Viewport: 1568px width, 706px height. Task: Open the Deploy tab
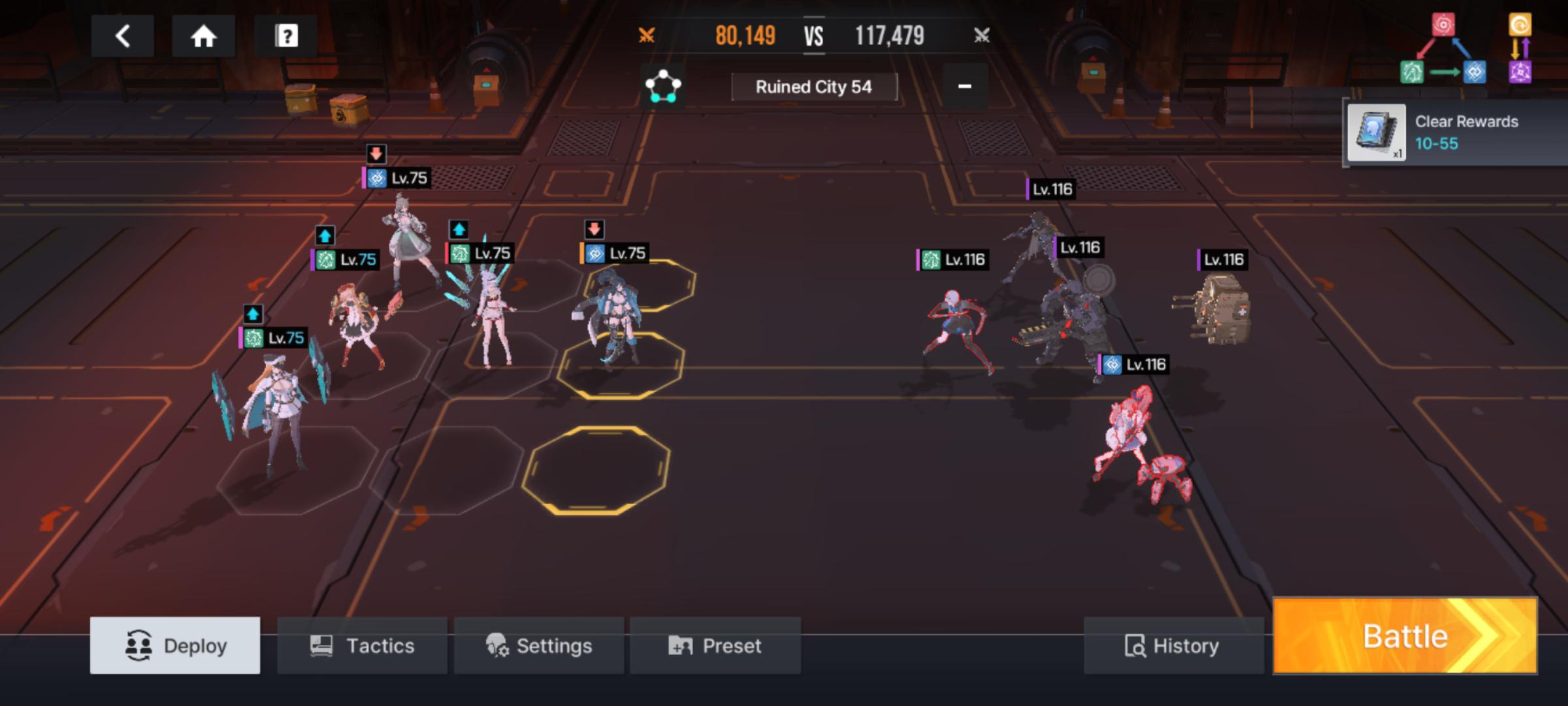175,645
